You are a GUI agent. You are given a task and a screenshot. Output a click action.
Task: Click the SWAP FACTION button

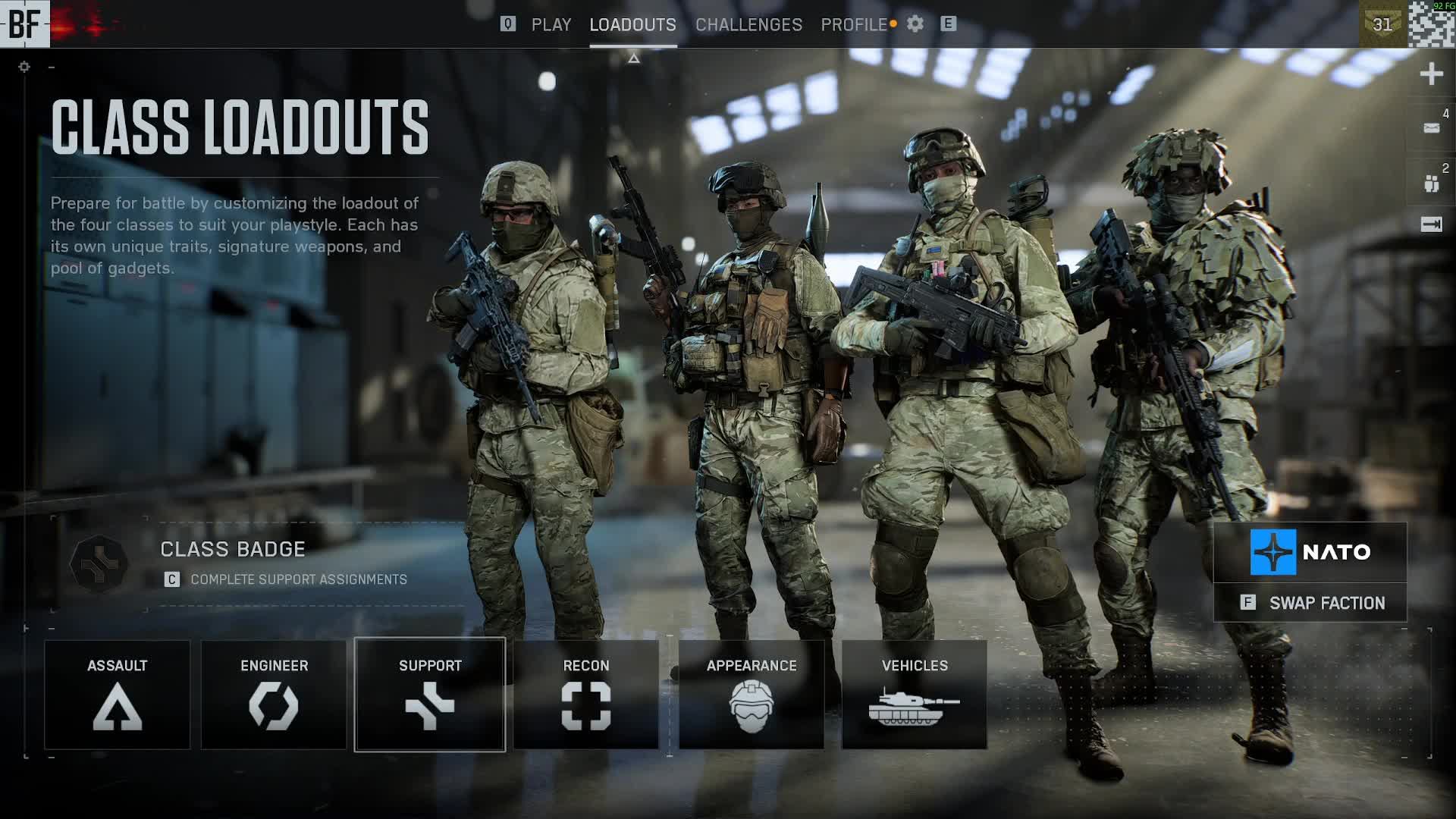coord(1310,603)
